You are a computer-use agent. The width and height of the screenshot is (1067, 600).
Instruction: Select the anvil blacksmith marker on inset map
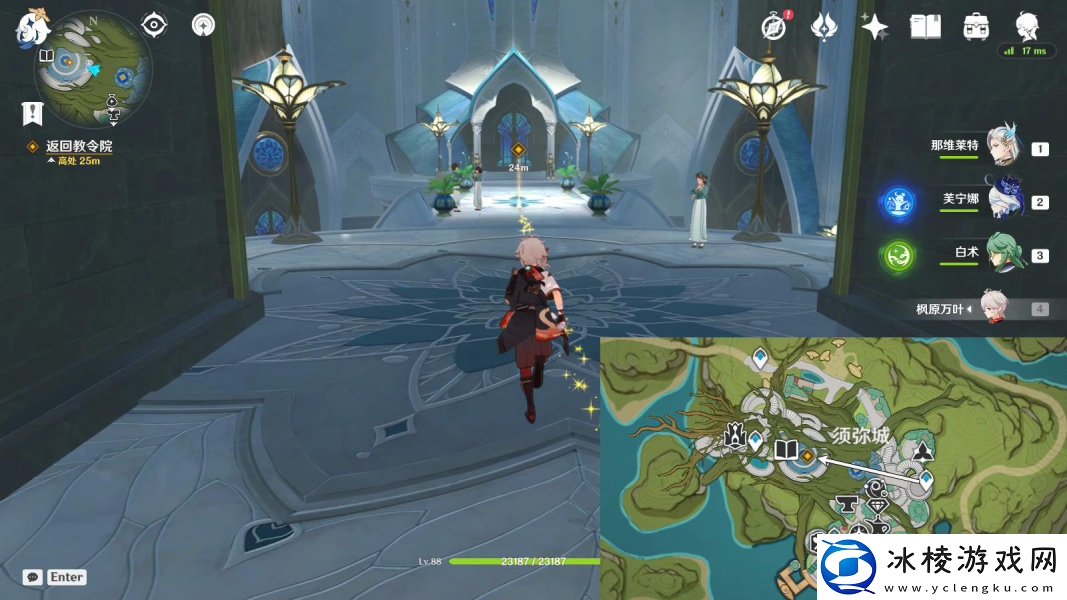(x=844, y=504)
